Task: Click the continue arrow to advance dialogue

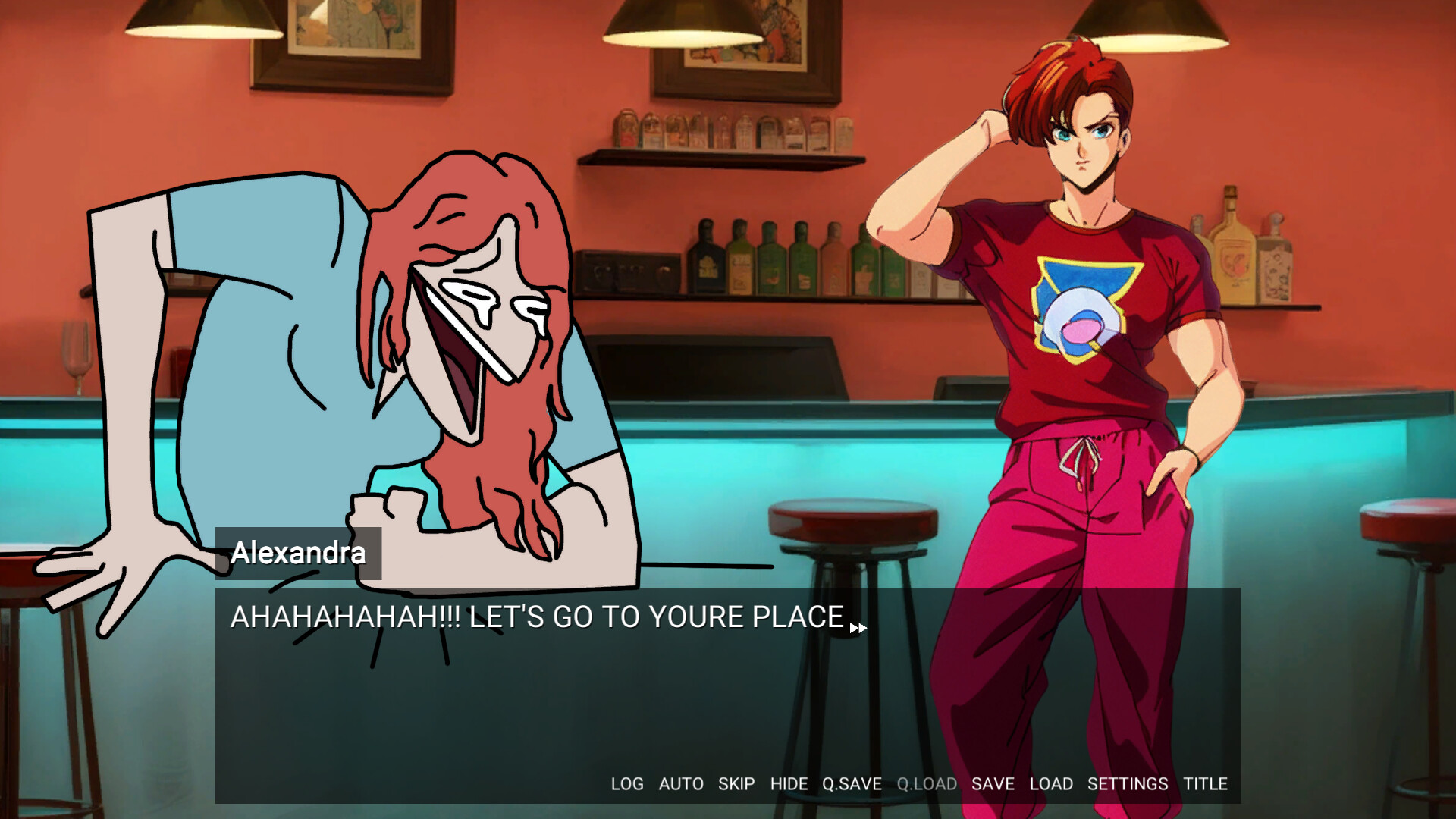Action: pos(858,627)
